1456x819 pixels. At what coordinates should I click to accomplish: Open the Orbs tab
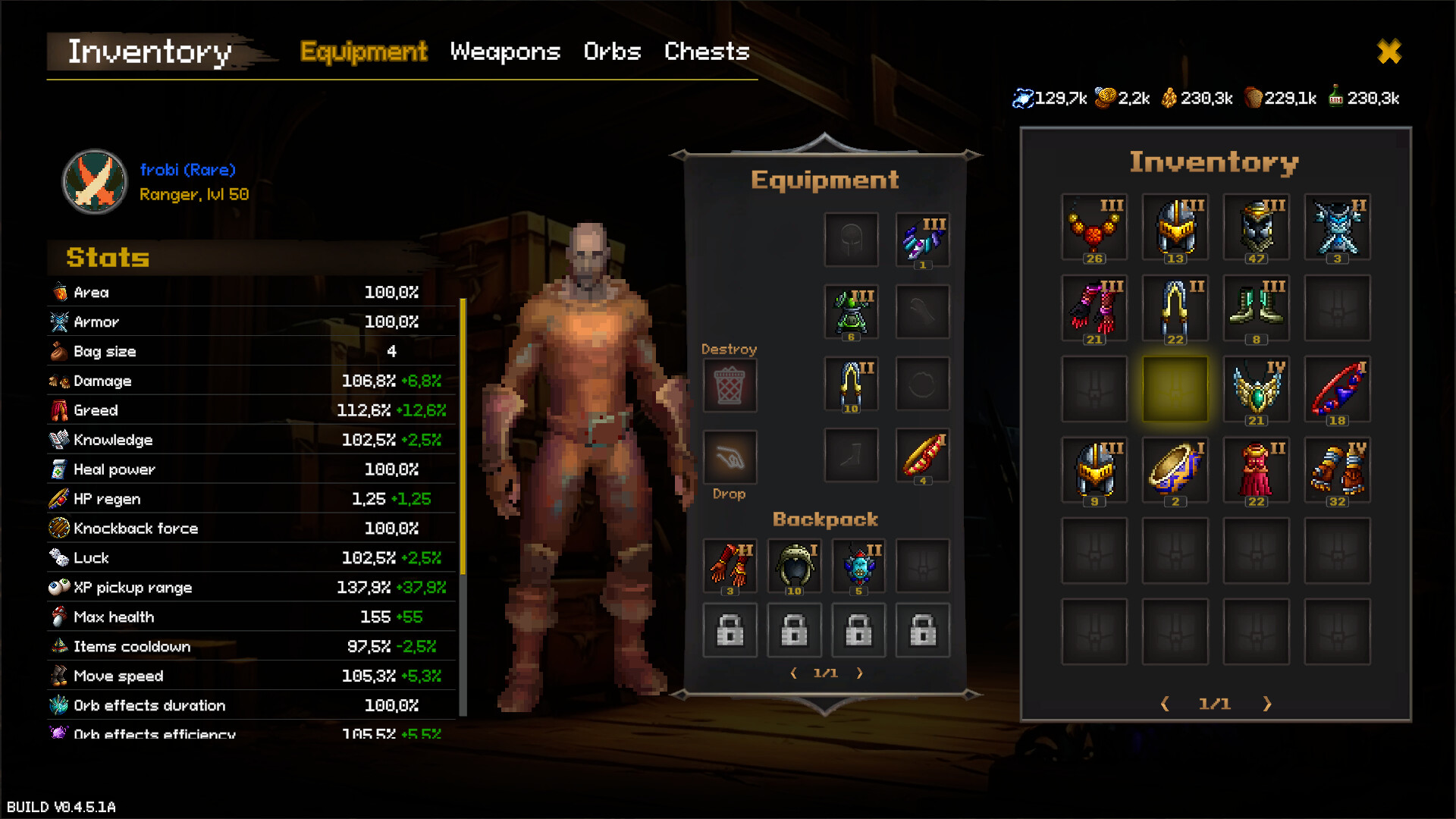[x=612, y=52]
